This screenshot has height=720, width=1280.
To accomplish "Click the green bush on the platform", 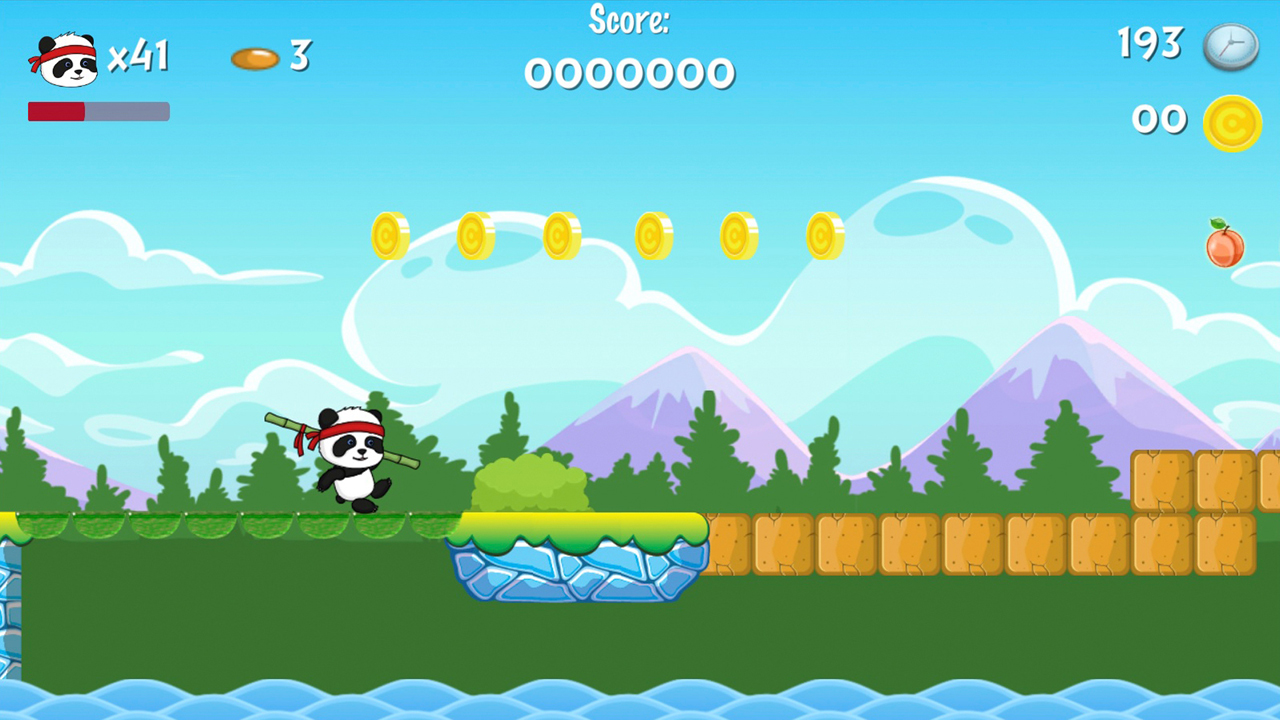I will coord(531,482).
